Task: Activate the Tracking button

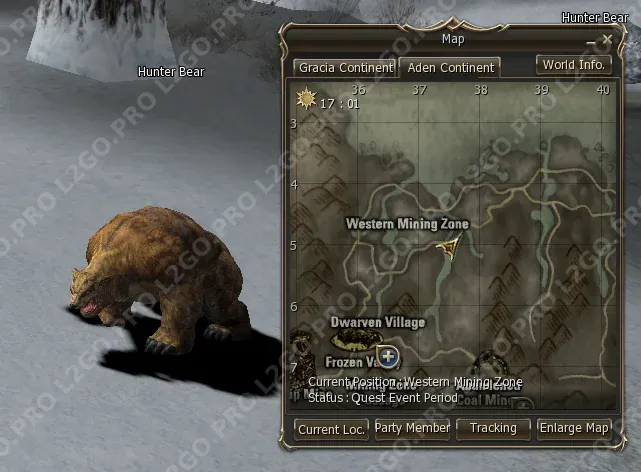Action: click(x=493, y=428)
